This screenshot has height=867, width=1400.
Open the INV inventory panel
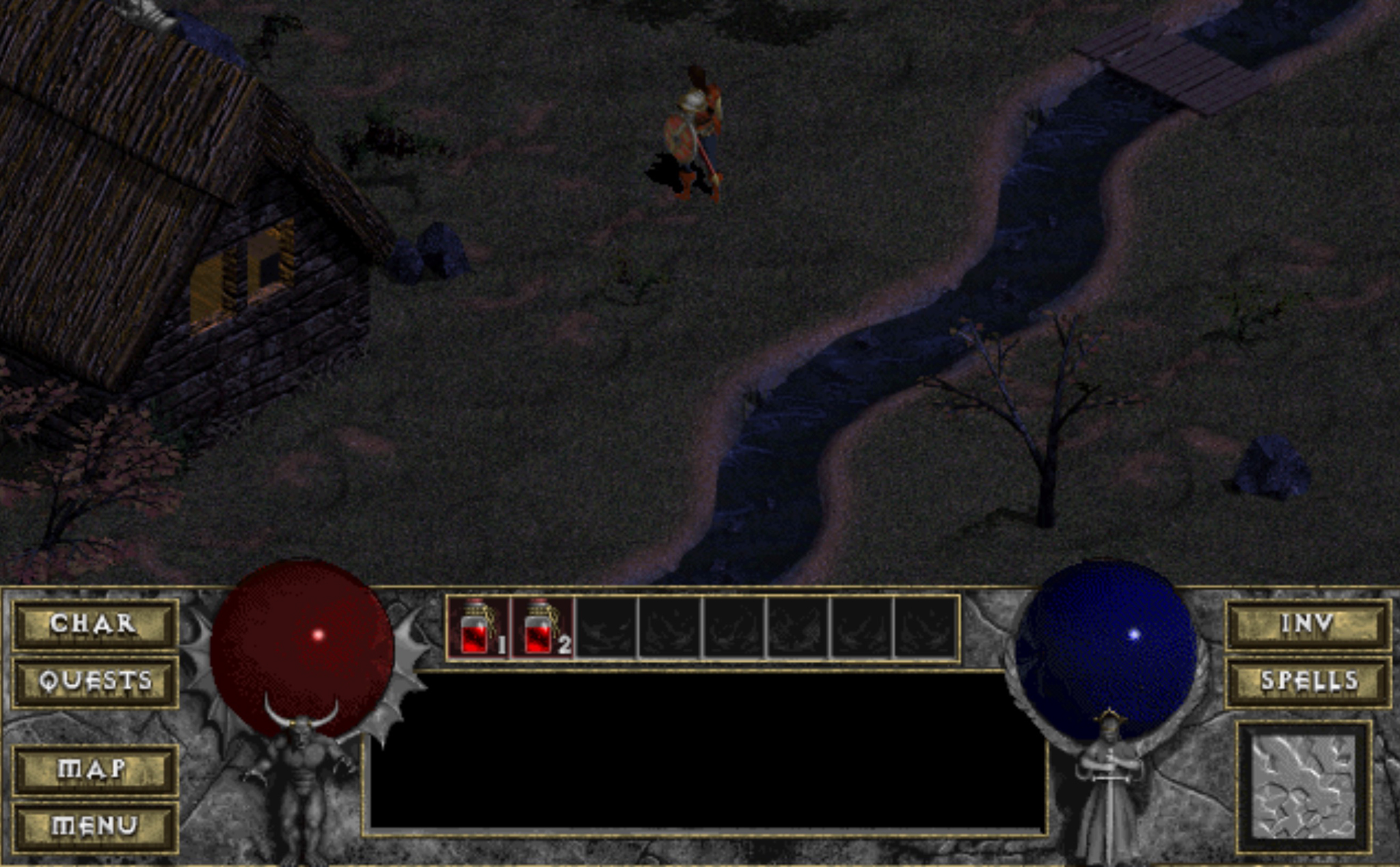1307,624
